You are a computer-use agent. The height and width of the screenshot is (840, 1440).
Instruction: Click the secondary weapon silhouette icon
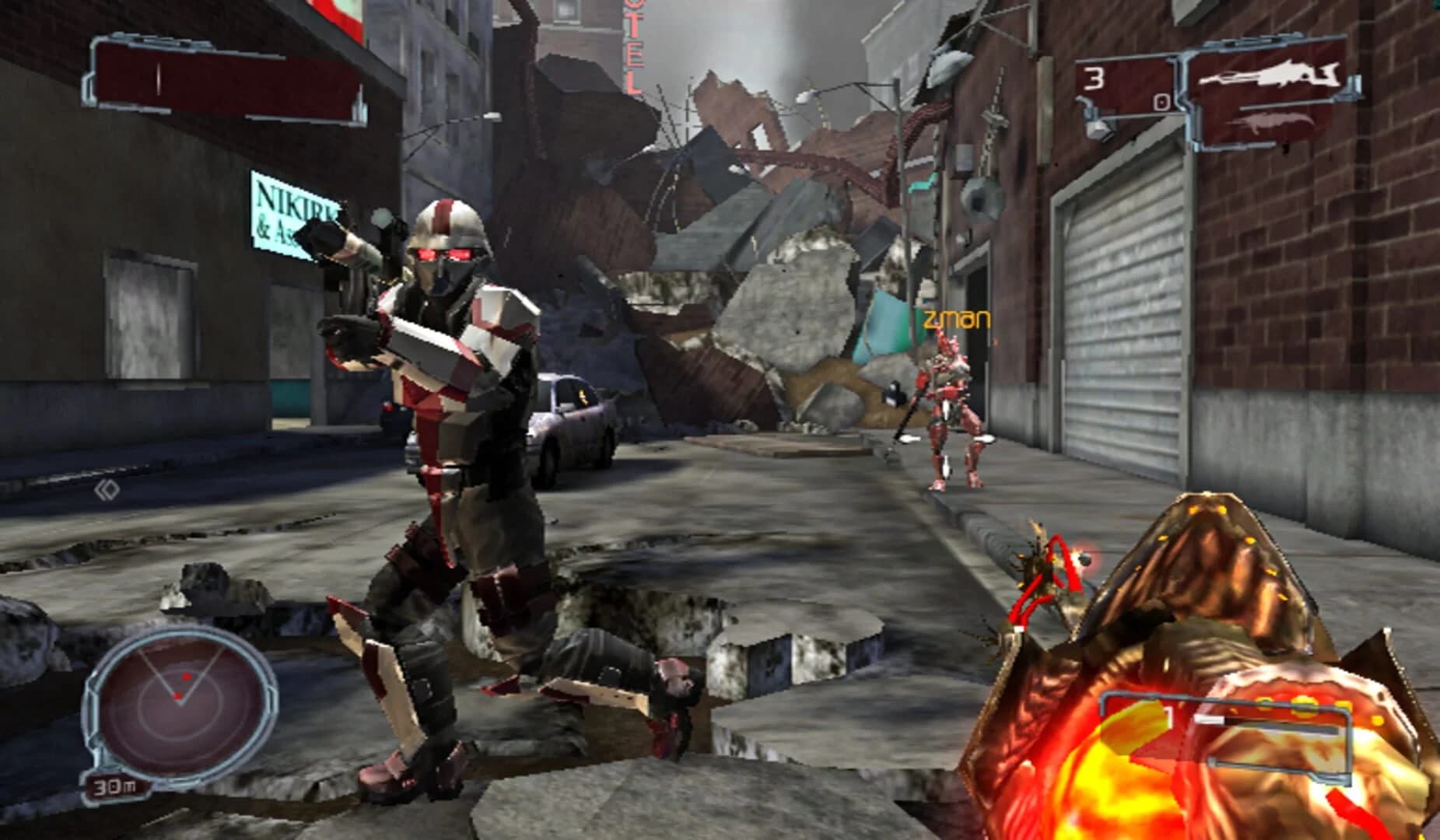coord(1272,124)
